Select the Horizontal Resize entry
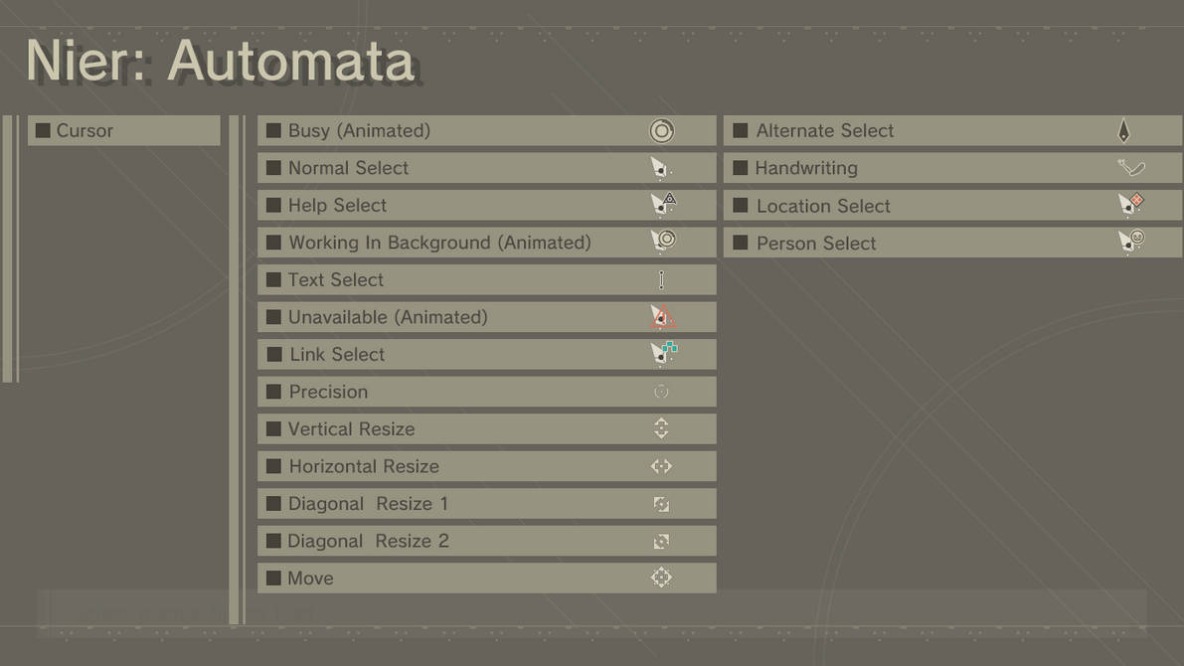This screenshot has height=666, width=1184. click(486, 466)
